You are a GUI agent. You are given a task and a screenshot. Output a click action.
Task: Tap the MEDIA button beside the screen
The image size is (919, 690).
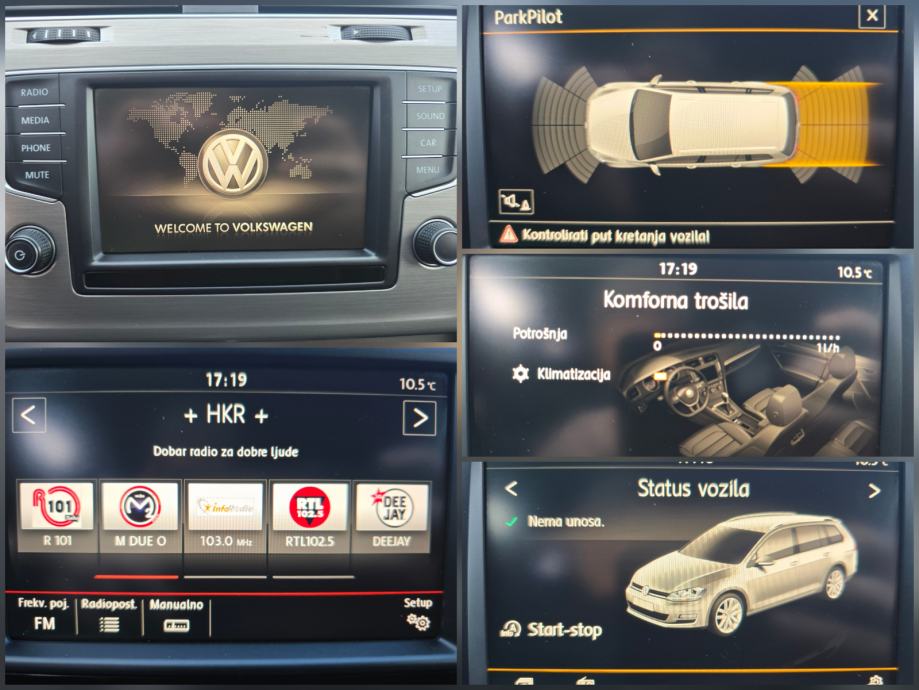(35, 120)
